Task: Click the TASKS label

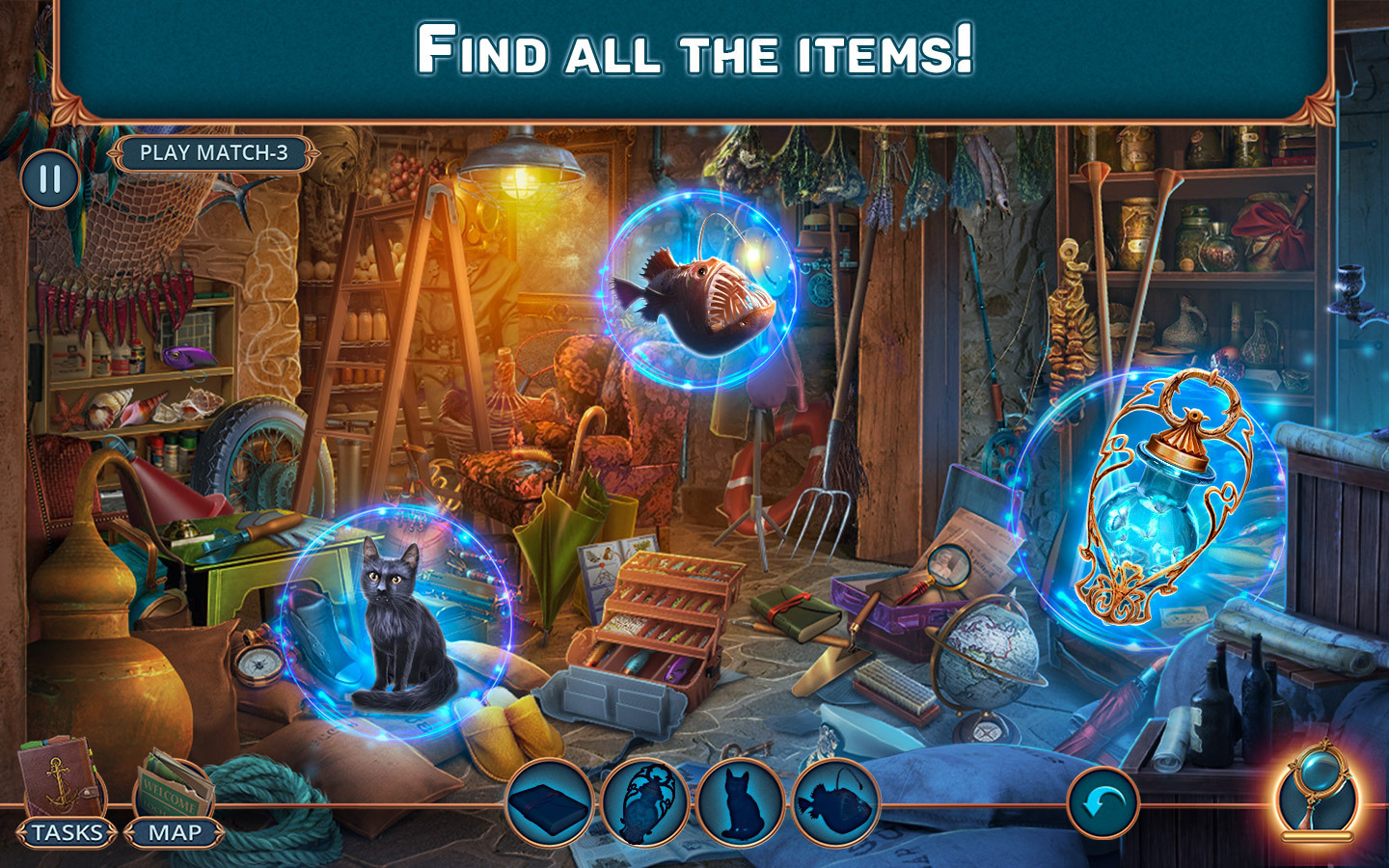Action: [x=64, y=833]
